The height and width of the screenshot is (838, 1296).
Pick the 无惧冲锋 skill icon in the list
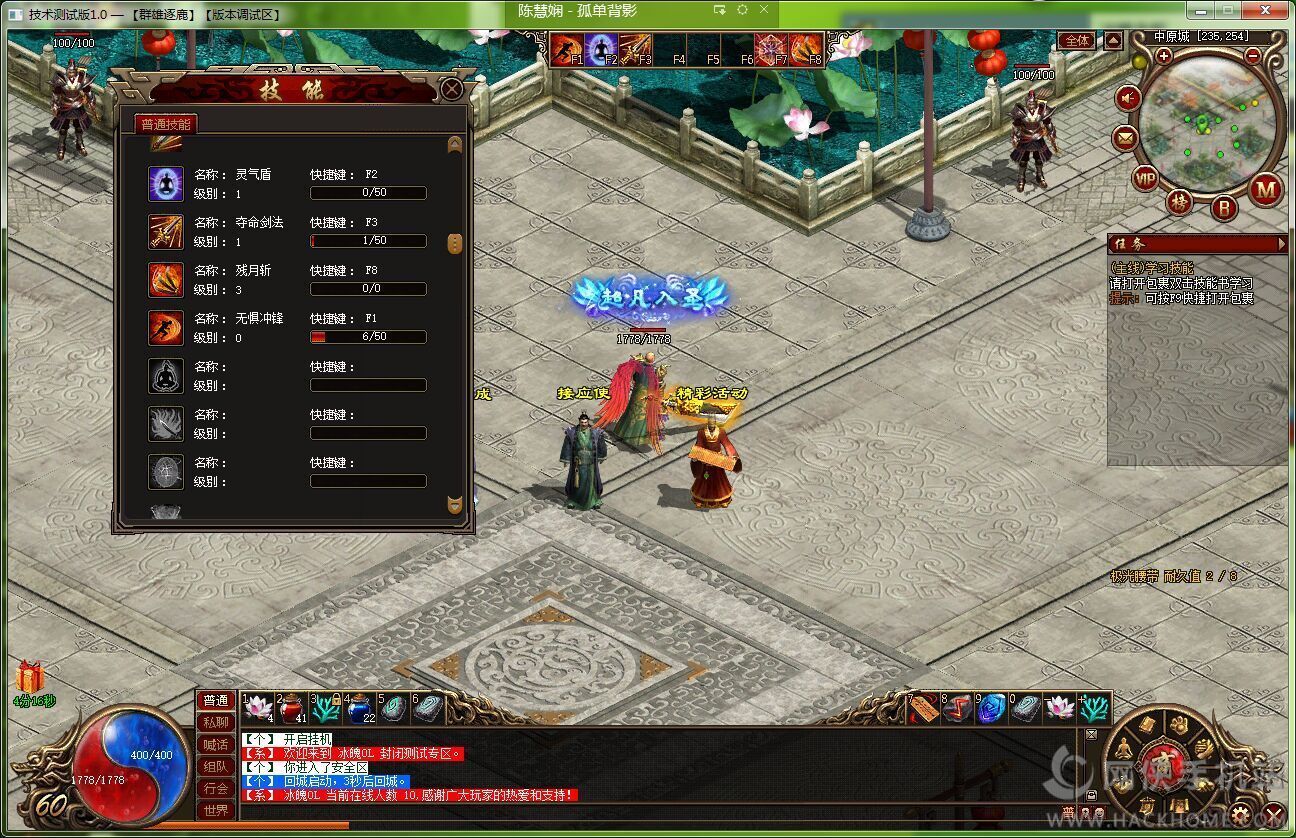coord(166,328)
